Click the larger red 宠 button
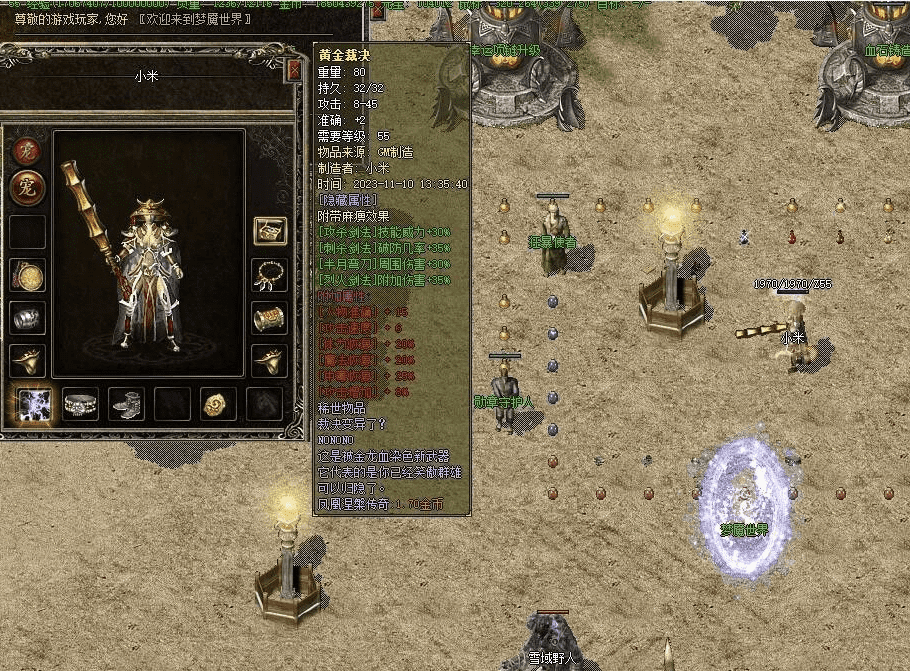The height and width of the screenshot is (671, 910). pyautogui.click(x=27, y=188)
